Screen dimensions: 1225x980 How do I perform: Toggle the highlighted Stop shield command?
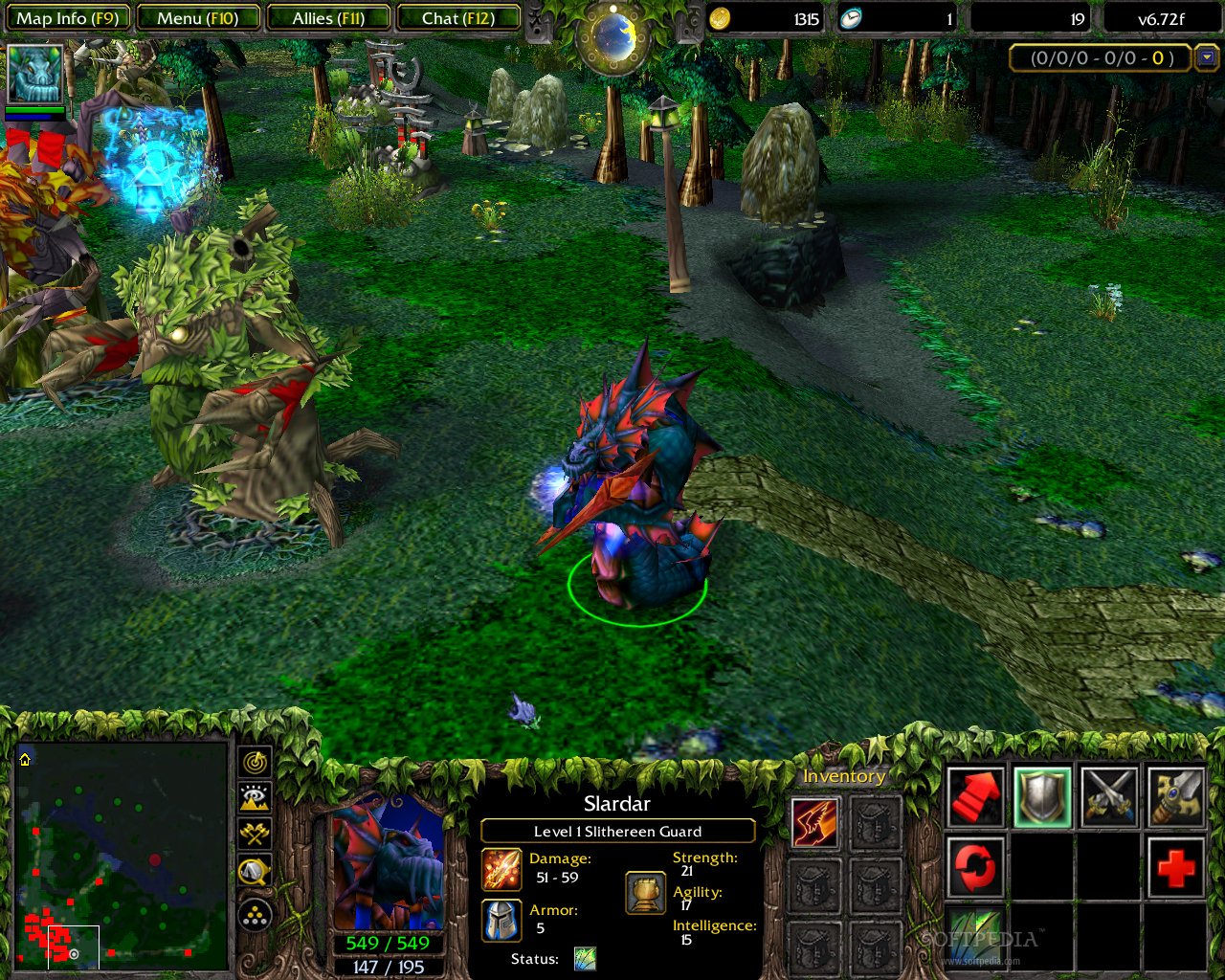[x=1043, y=794]
